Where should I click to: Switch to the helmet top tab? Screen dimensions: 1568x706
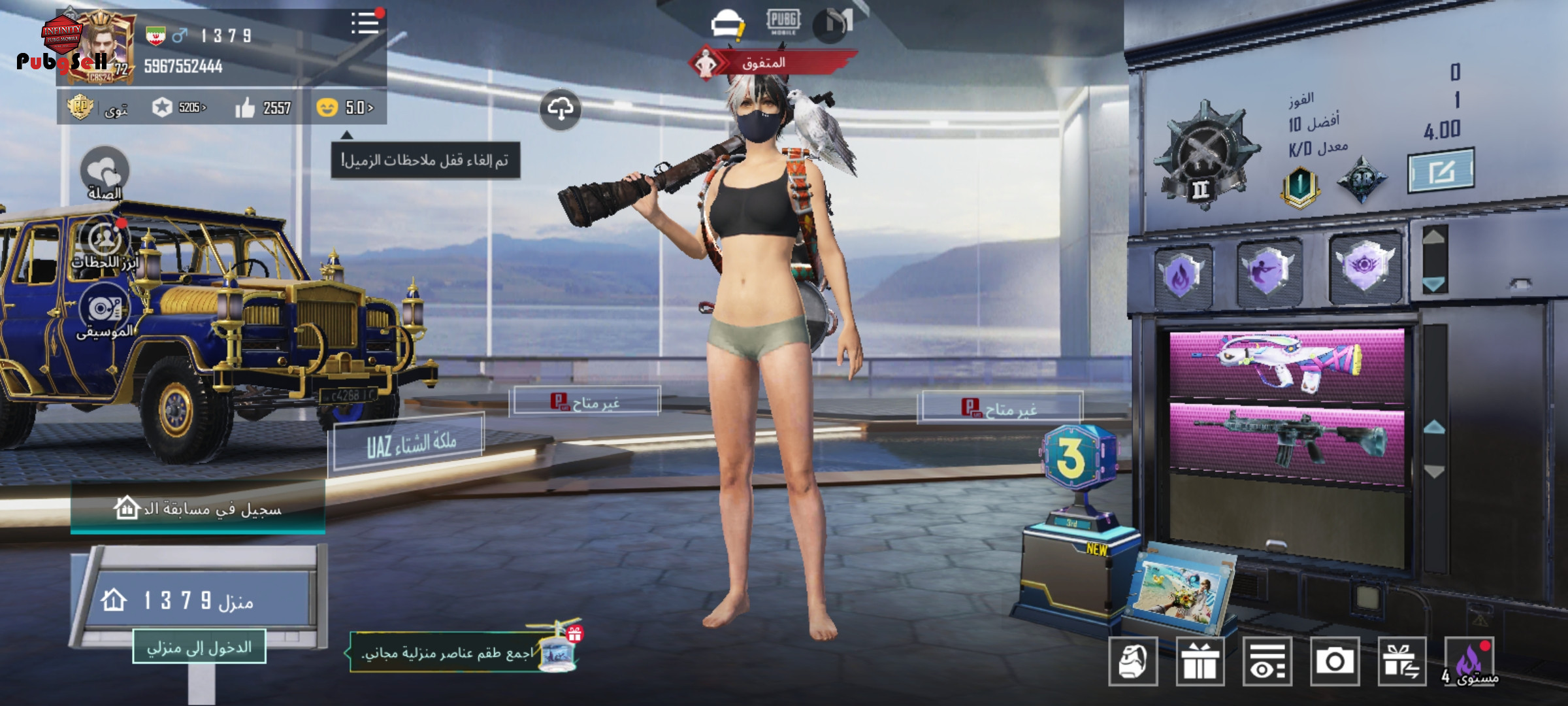tap(727, 24)
